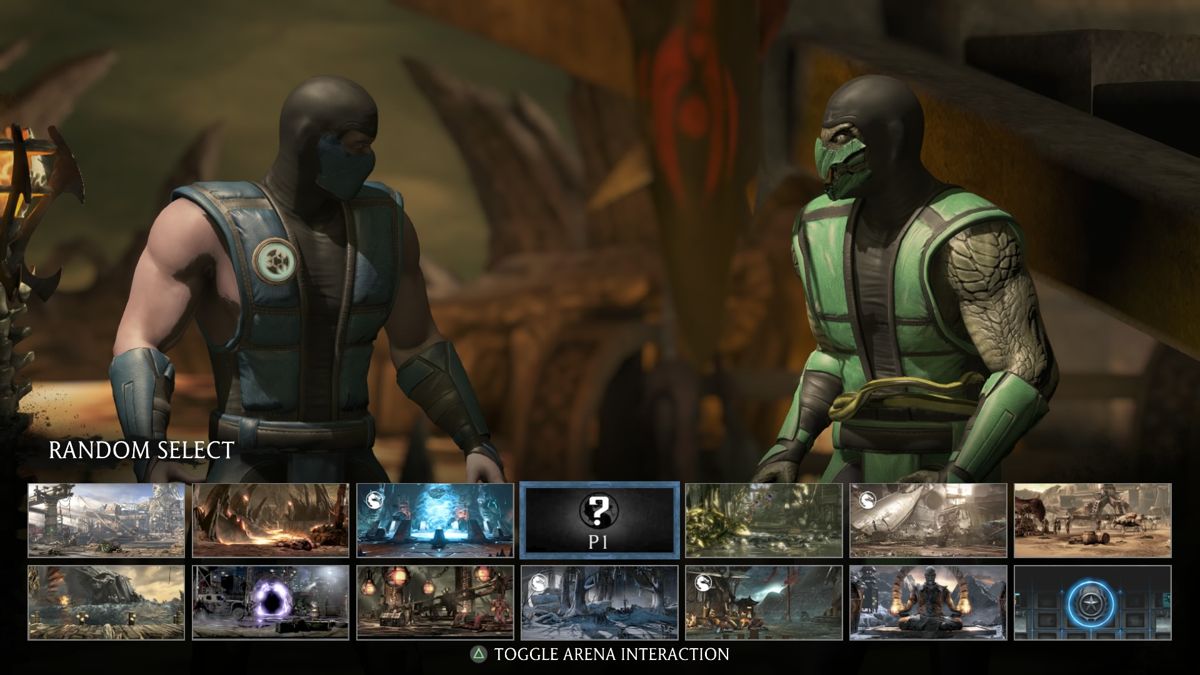This screenshot has height=675, width=1200.
Task: Select the Random Select question mark tile
Action: pos(600,520)
